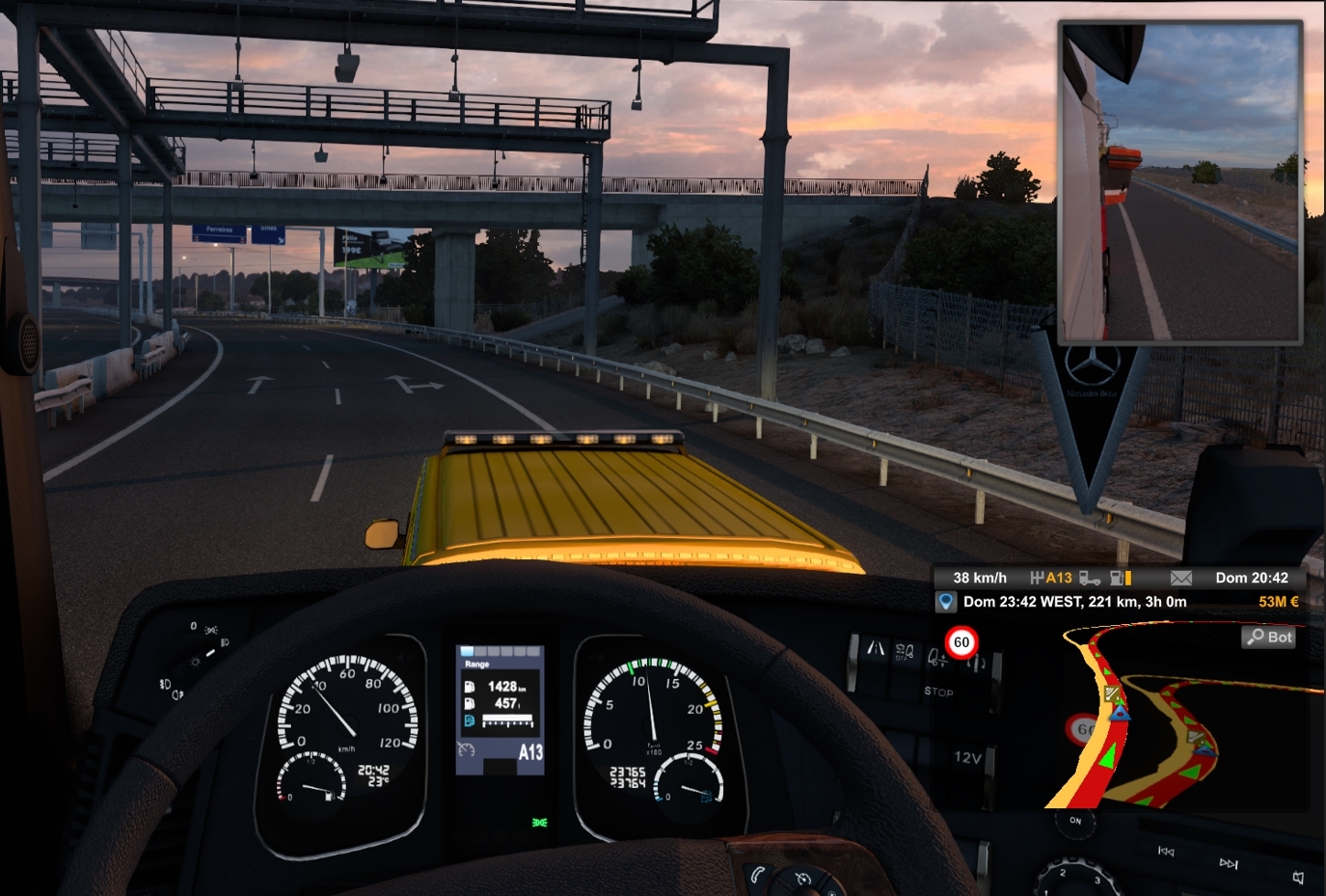Click the gearbox icon beside the A13 label
Image resolution: width=1326 pixels, height=896 pixels.
click(x=1038, y=578)
